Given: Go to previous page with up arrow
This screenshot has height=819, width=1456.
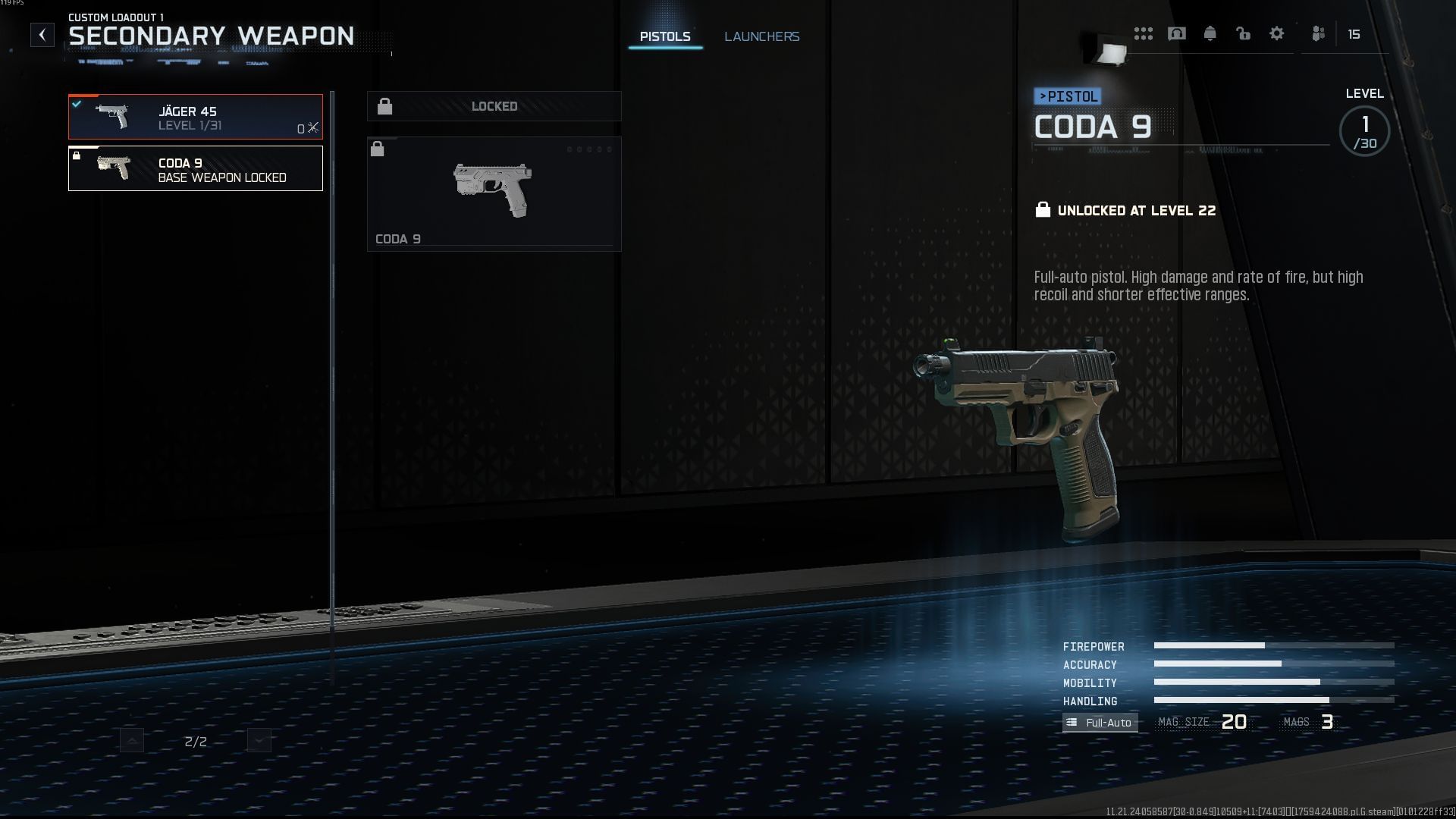Looking at the screenshot, I should tap(132, 741).
